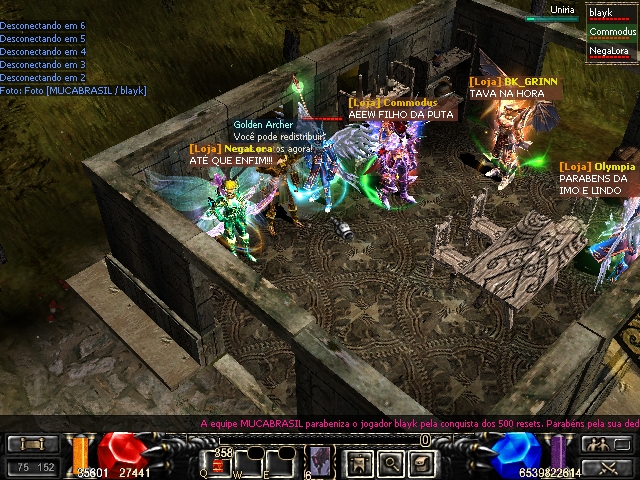Click the crossed-swords button in the corner
Viewport: 640px width, 480px height.
click(605, 466)
